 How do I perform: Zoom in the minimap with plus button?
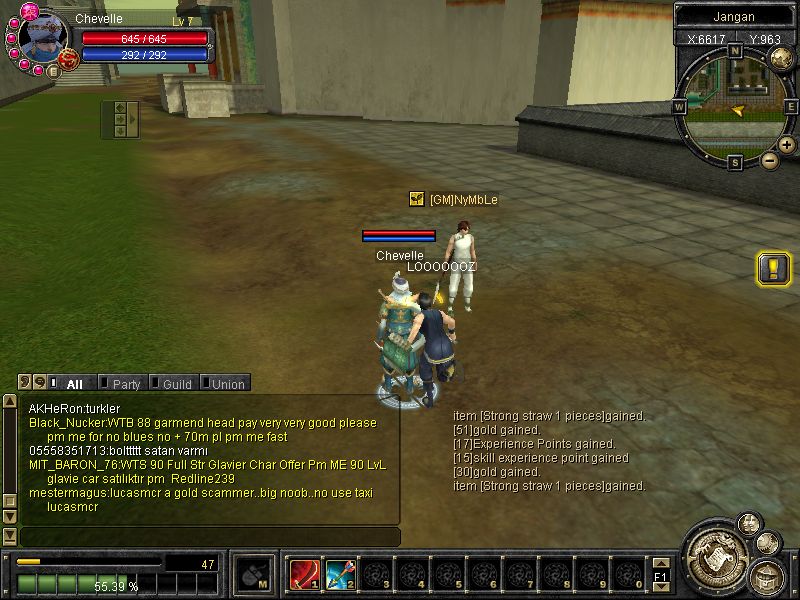click(787, 146)
